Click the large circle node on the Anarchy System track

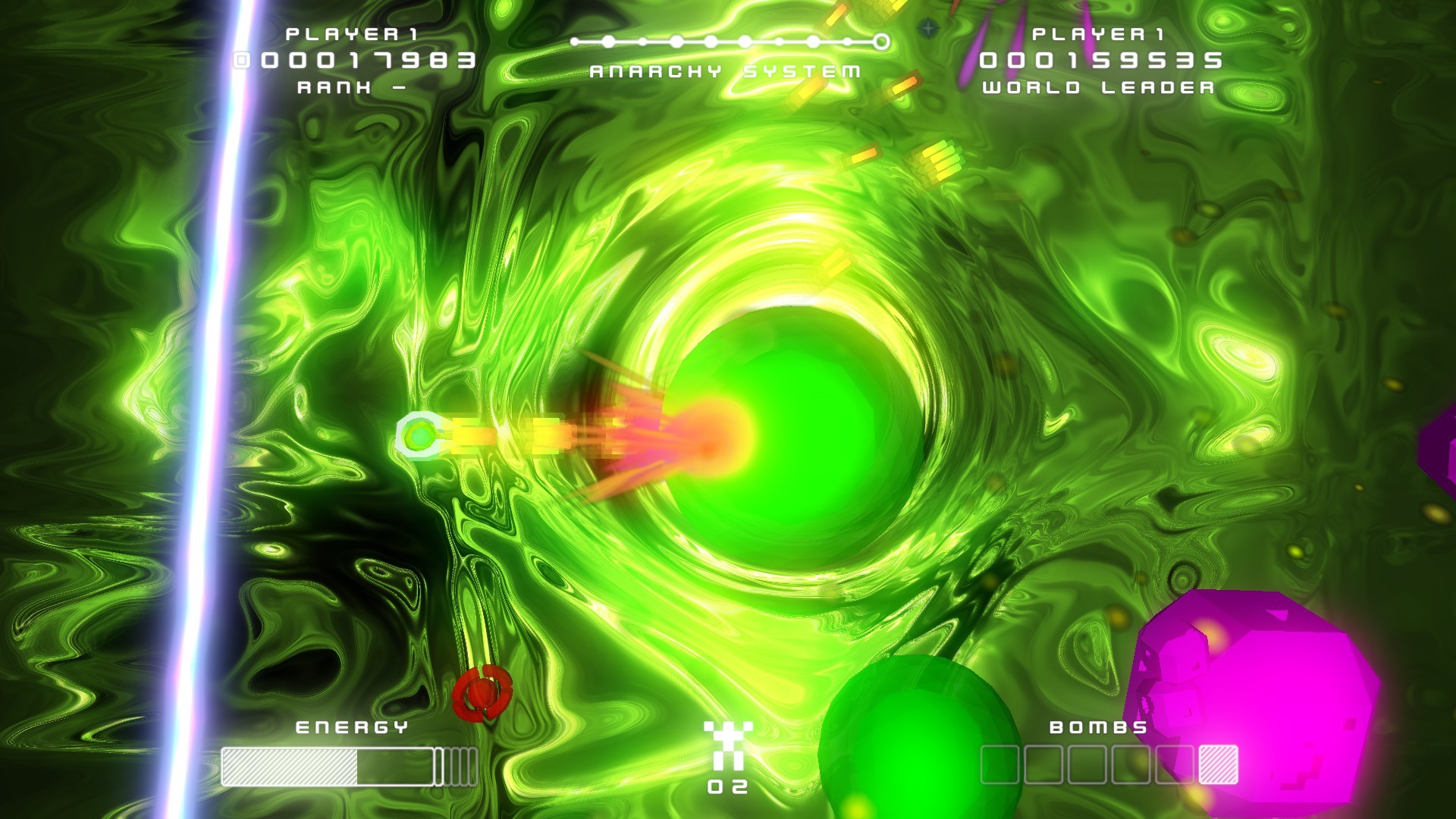tap(607, 42)
